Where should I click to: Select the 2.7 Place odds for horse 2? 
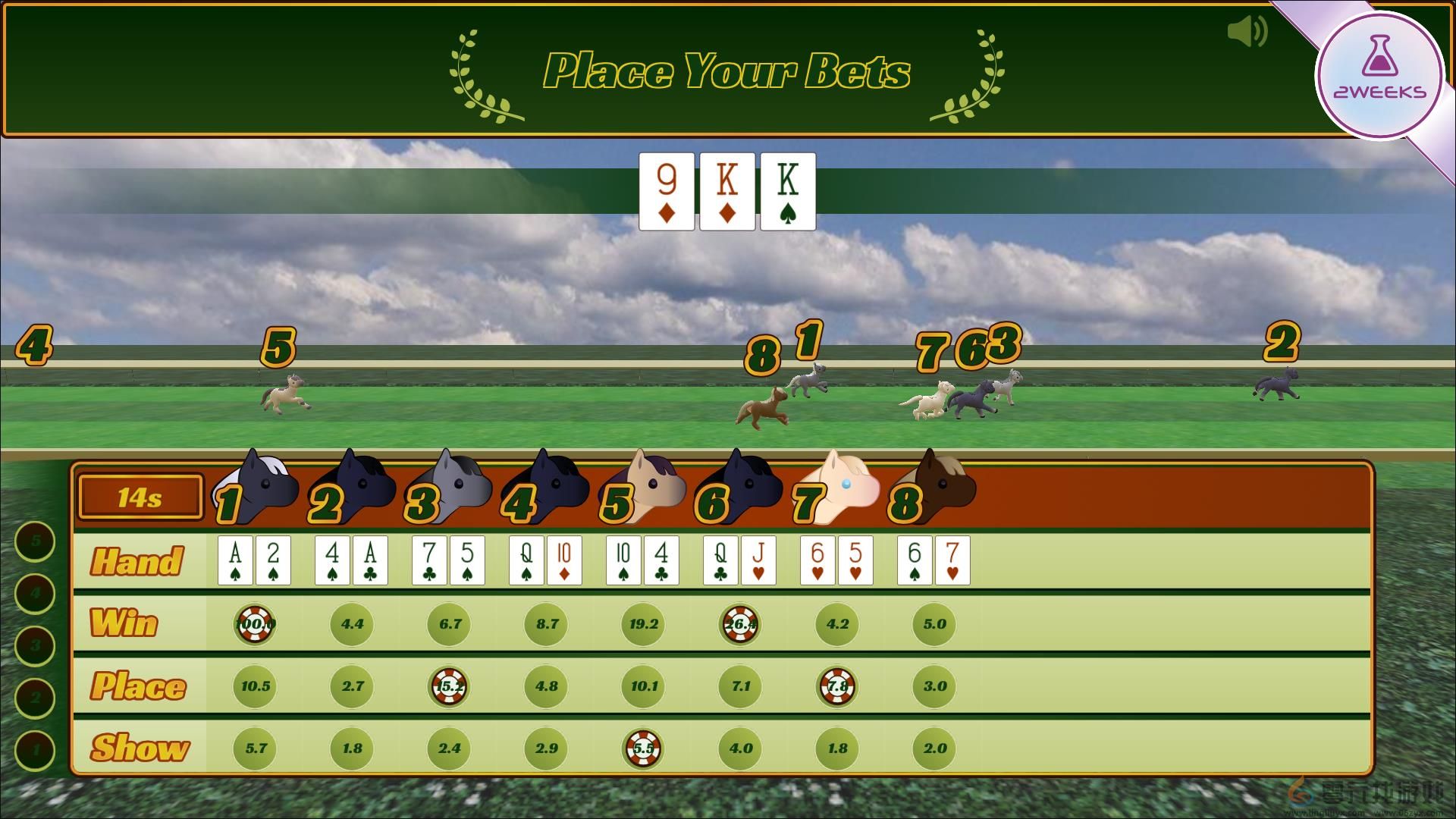(x=352, y=686)
